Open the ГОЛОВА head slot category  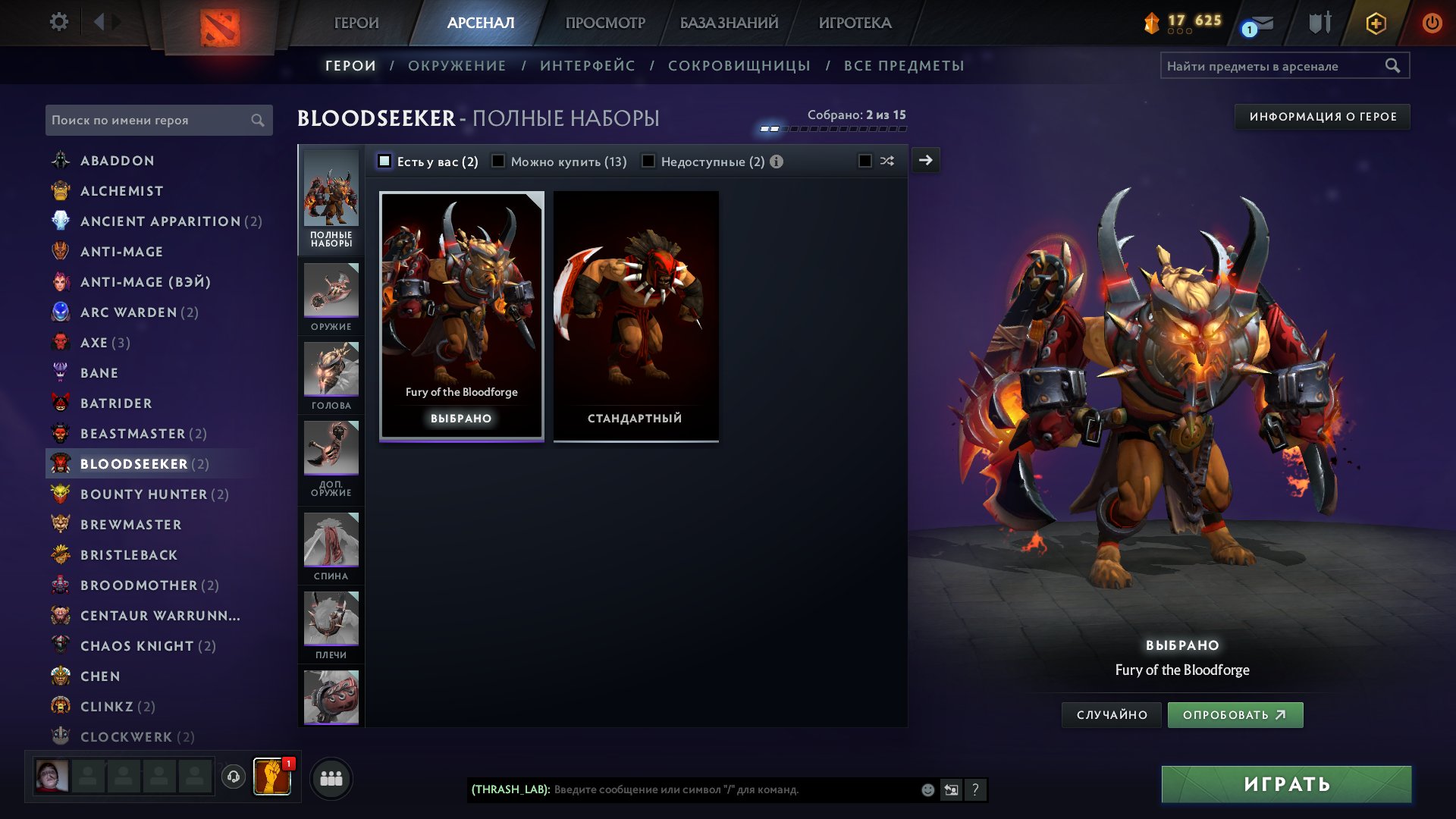click(331, 375)
